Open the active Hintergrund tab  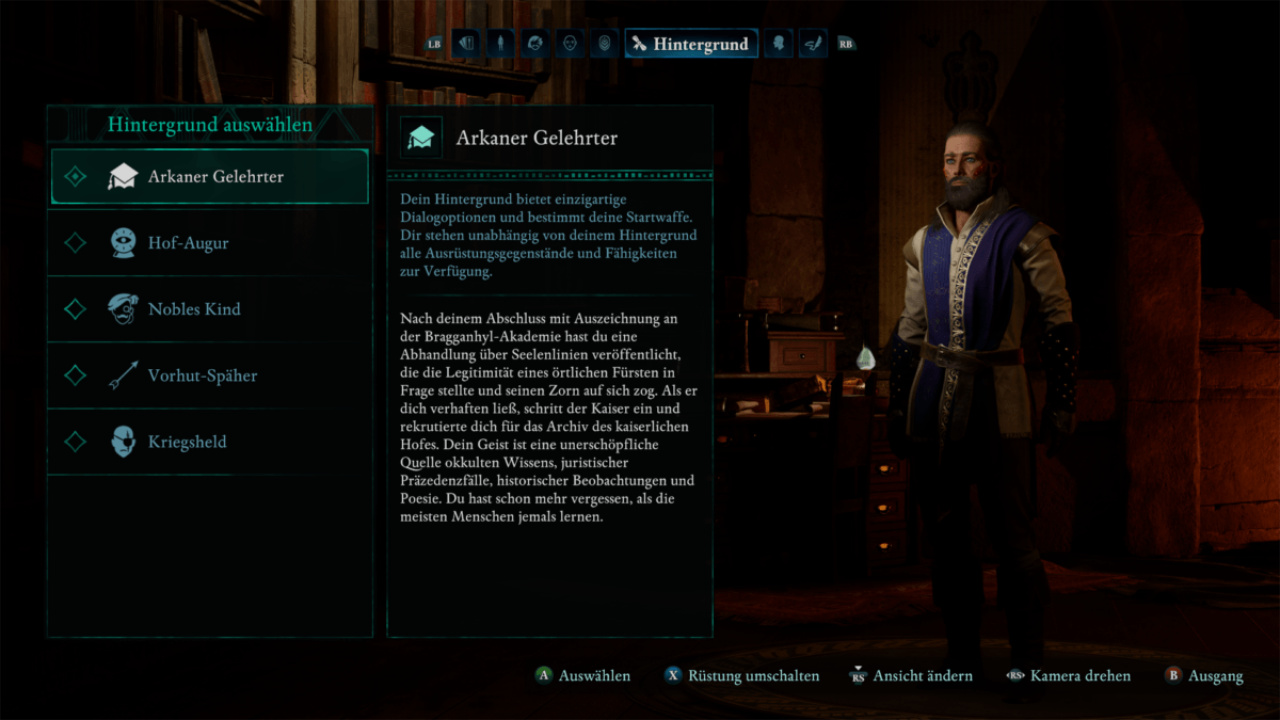tap(691, 44)
